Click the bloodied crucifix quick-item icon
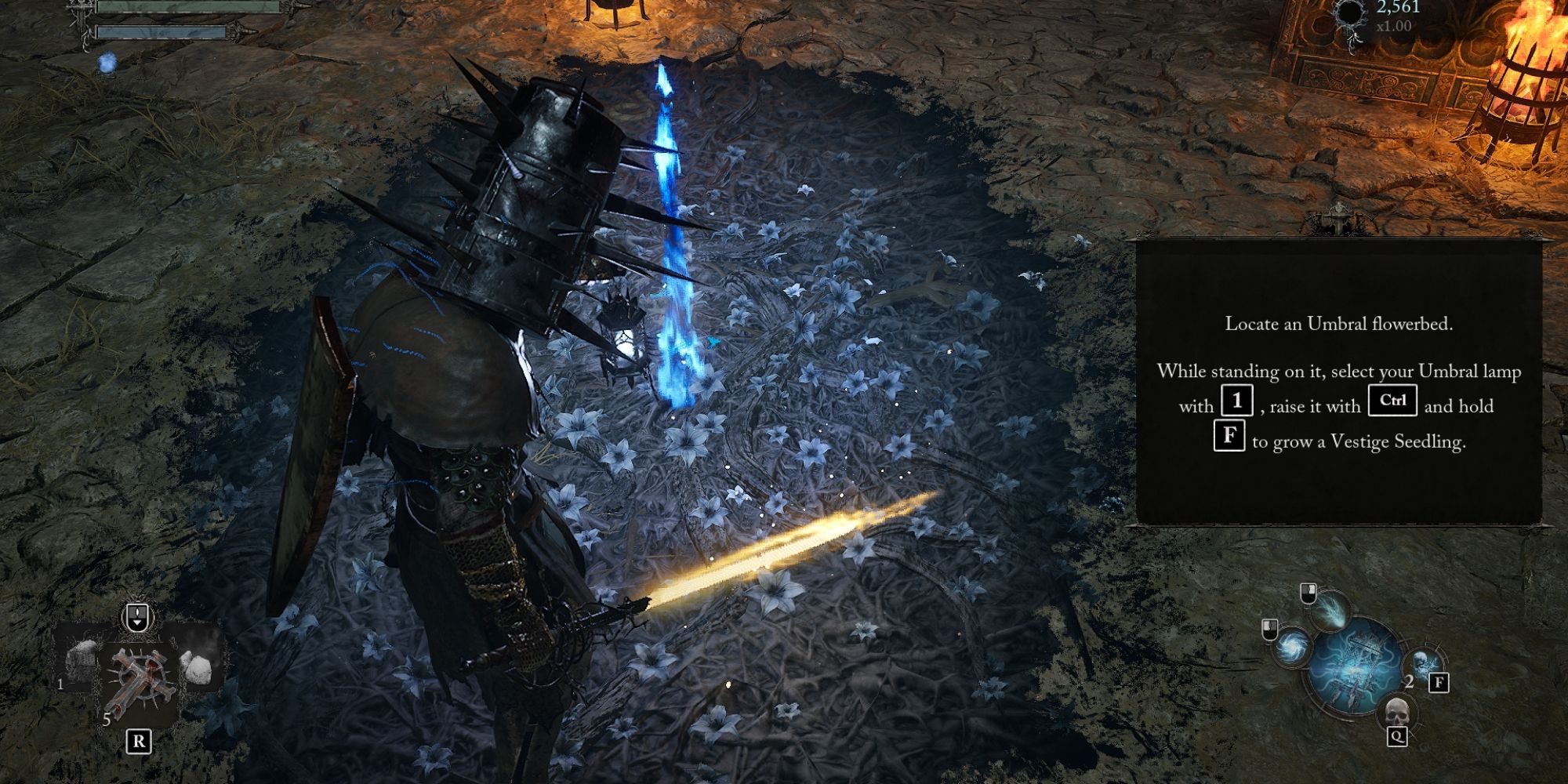 140,681
